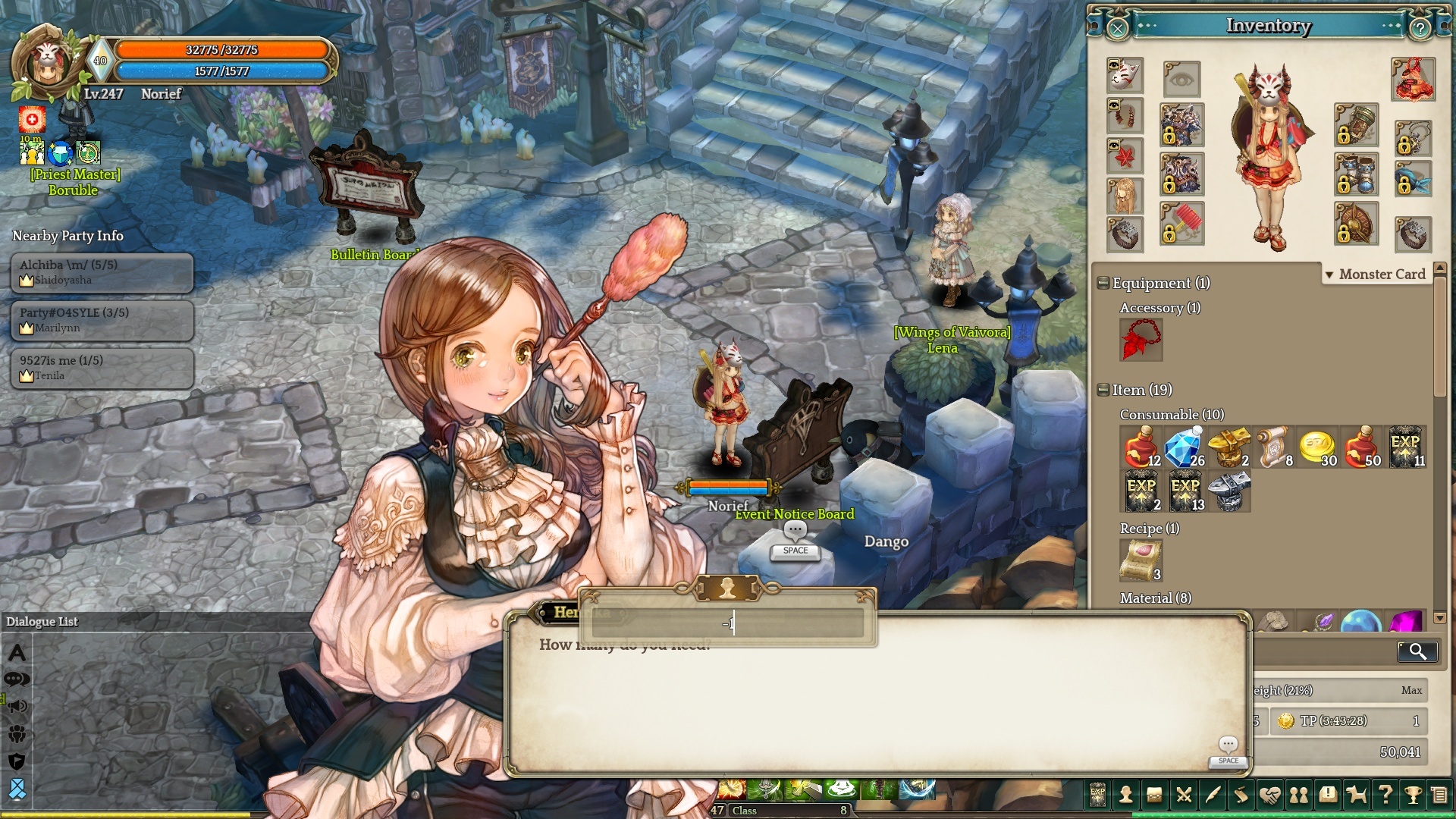Click the quantity input field

728,624
